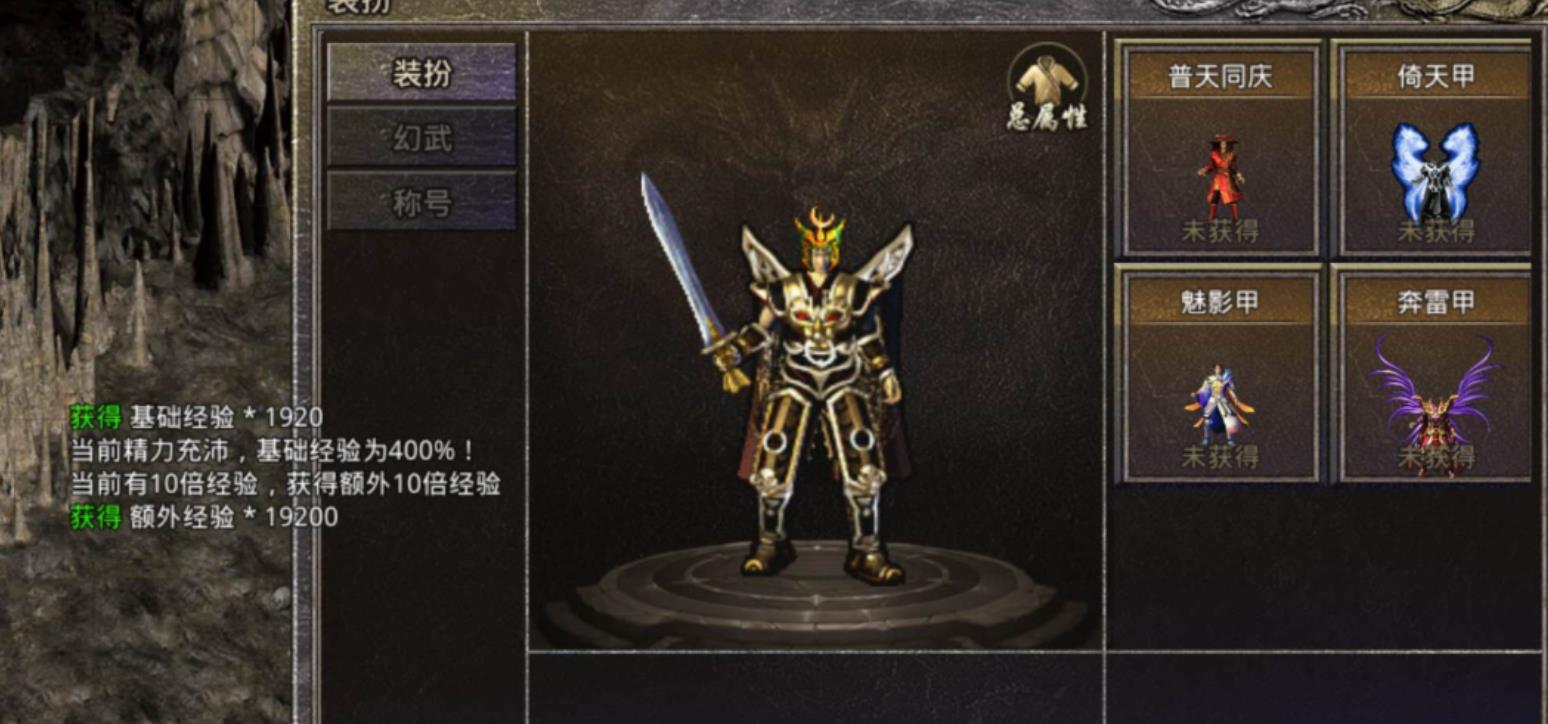This screenshot has height=724, width=1548.
Task: Switch to the 装扮 tab
Action: [x=422, y=73]
